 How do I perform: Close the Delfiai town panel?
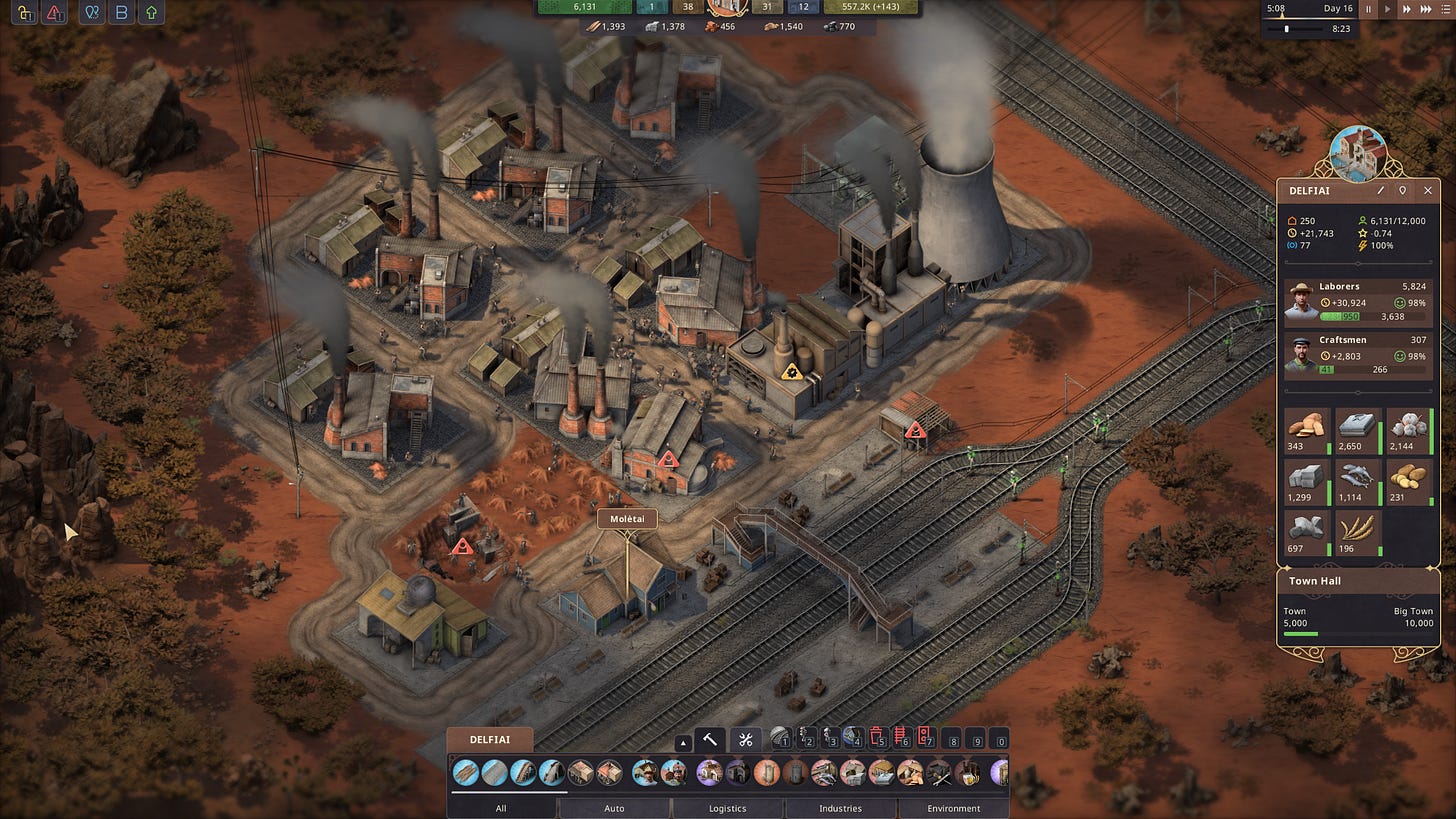(x=1427, y=190)
